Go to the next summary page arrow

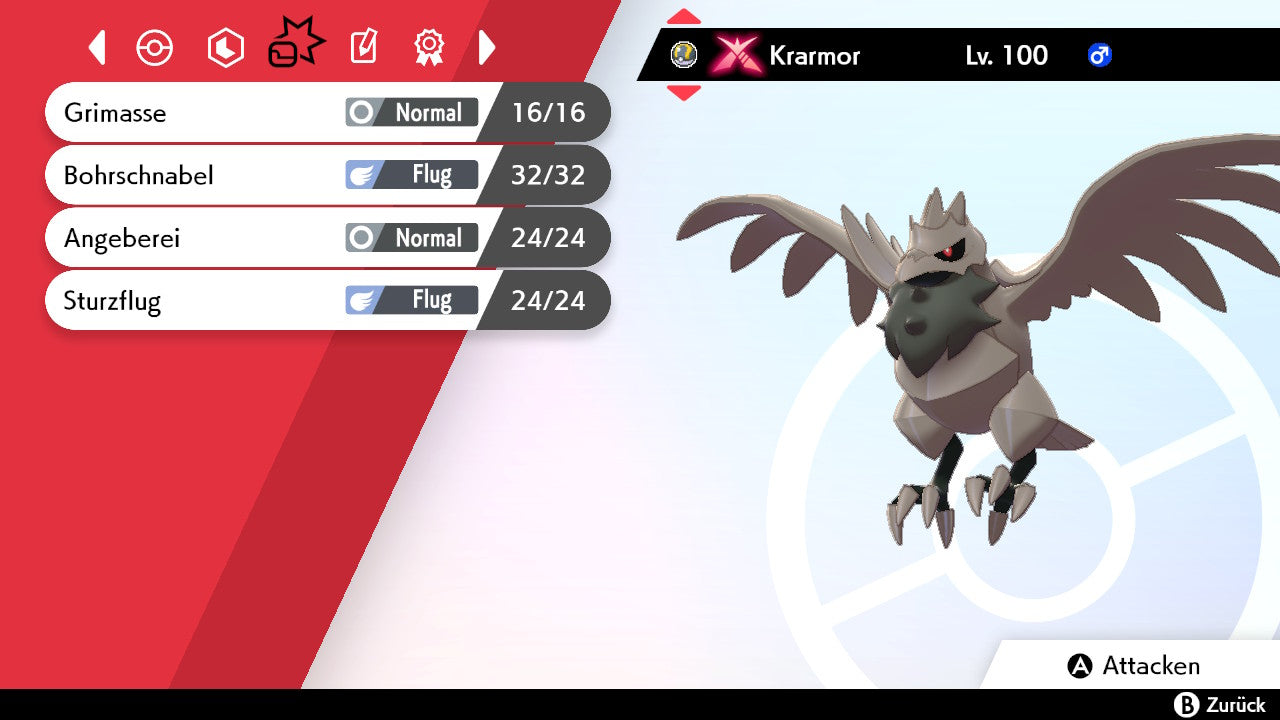coord(487,47)
